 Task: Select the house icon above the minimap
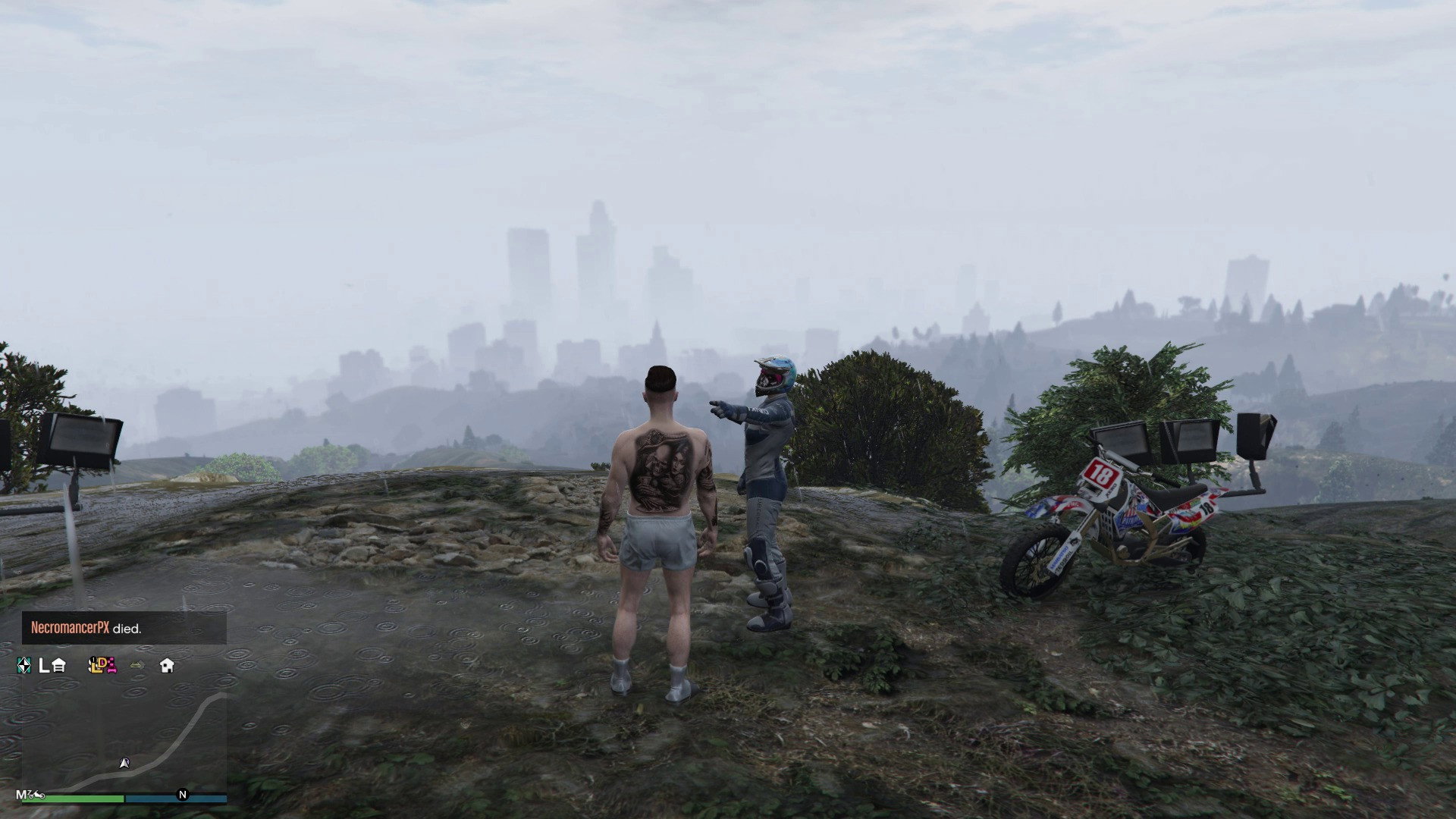click(x=167, y=666)
